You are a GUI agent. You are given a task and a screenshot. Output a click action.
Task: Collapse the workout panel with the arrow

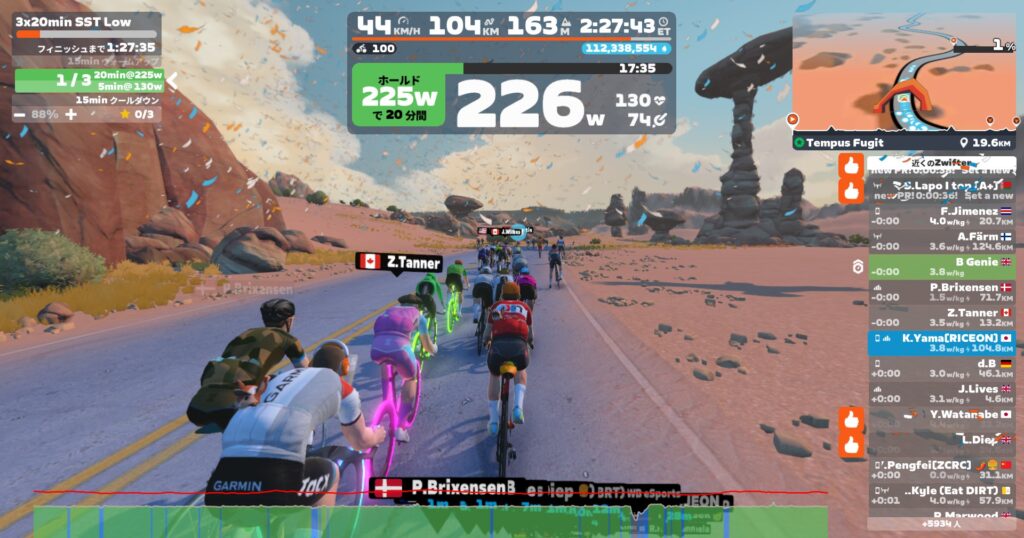point(172,80)
